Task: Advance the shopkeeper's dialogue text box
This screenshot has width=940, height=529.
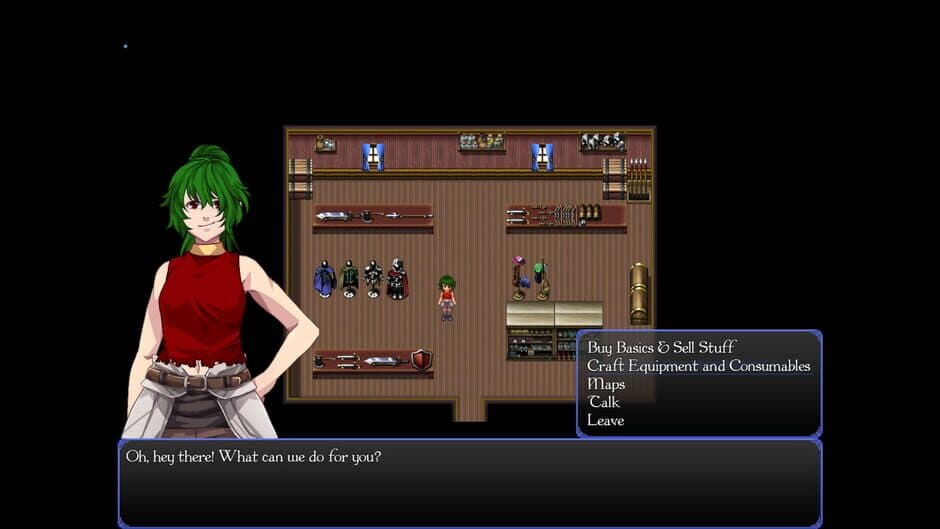Action: tap(469, 482)
